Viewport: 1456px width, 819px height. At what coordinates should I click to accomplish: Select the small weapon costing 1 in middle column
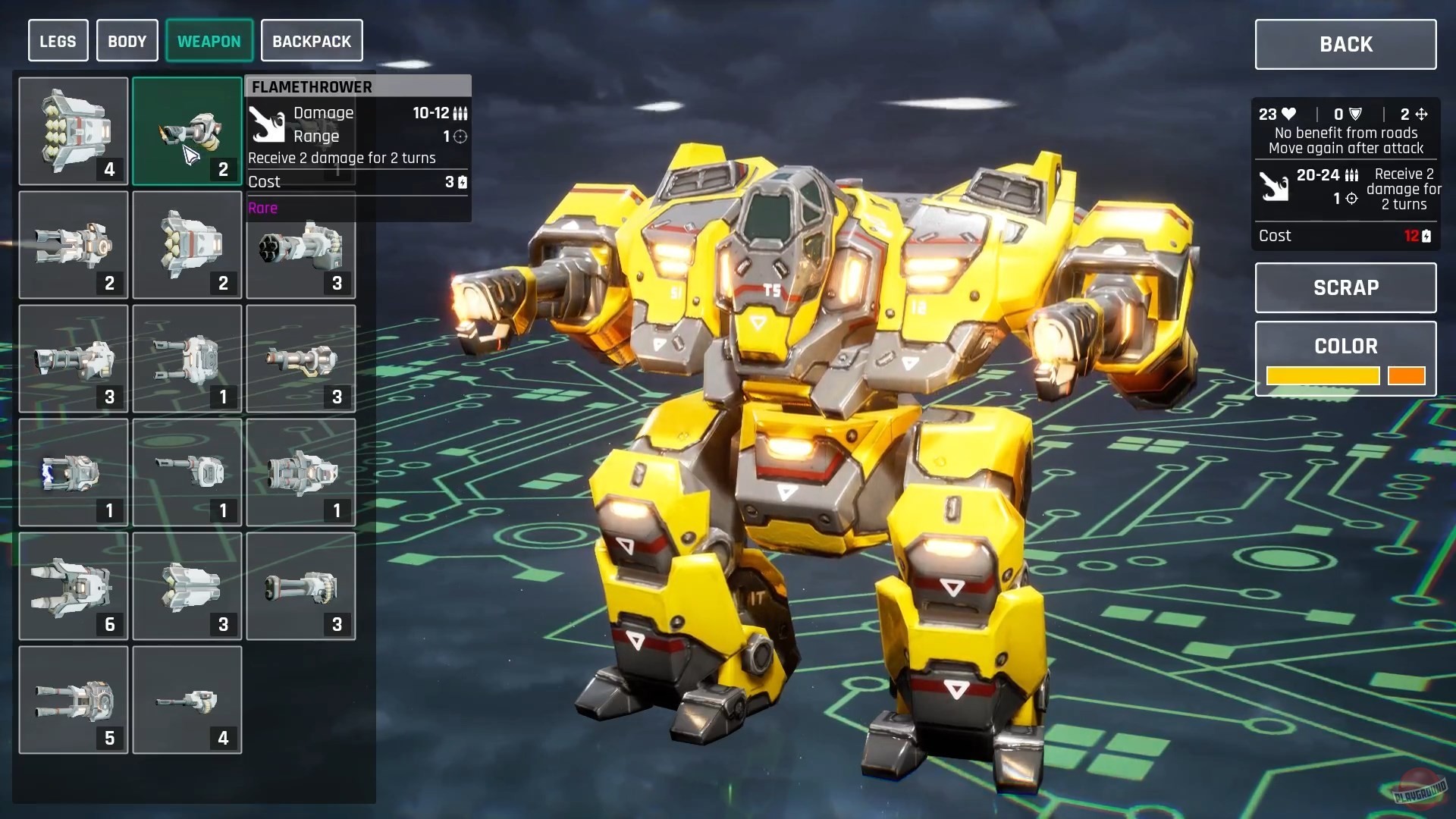click(x=187, y=472)
